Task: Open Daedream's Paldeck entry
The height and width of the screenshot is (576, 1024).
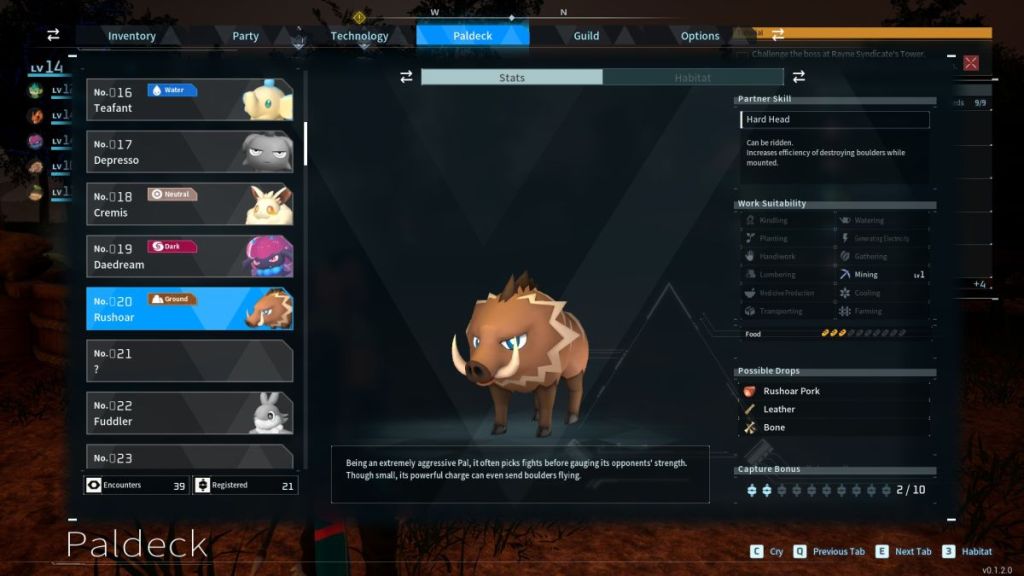Action: (189, 256)
